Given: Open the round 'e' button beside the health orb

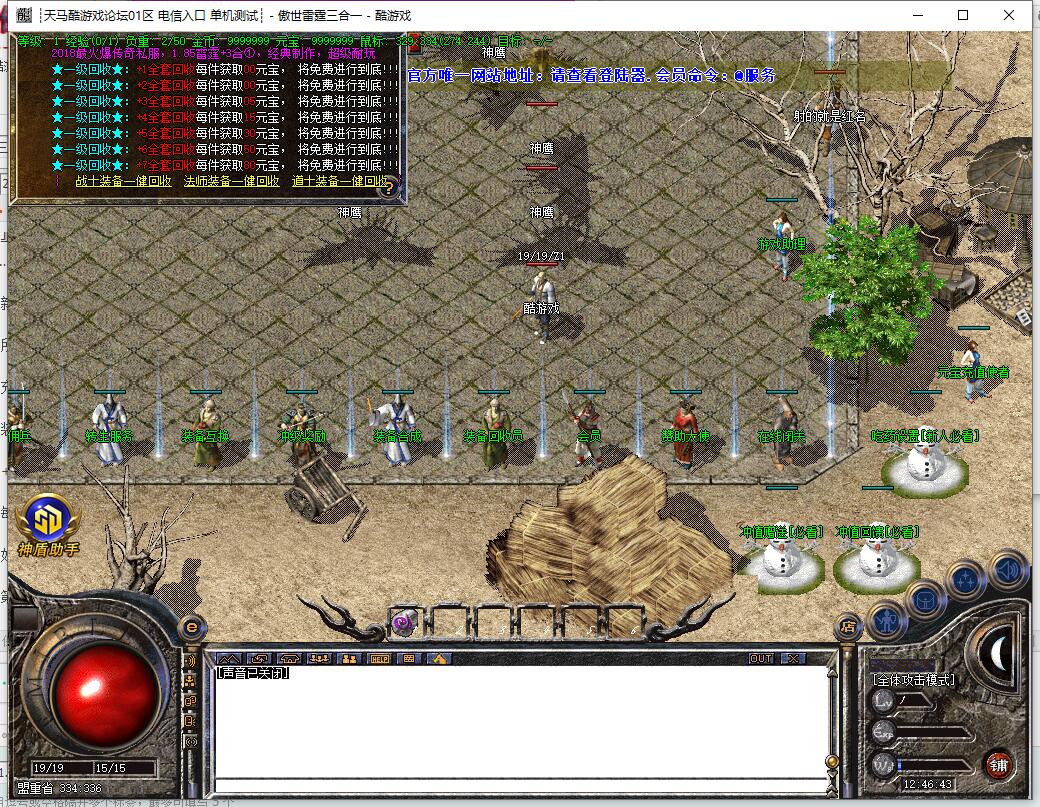Looking at the screenshot, I should [192, 628].
